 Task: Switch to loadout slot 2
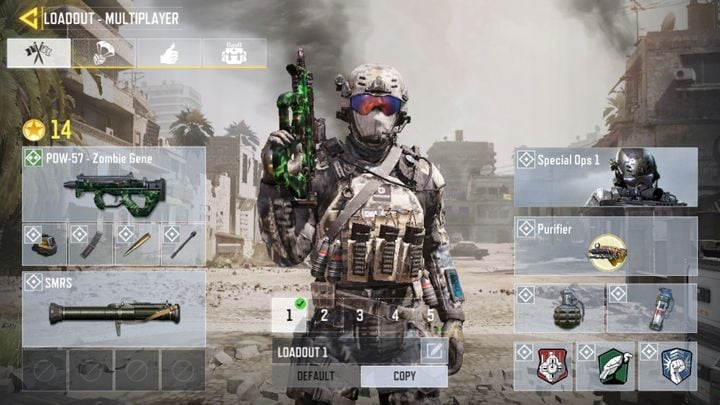pos(325,316)
